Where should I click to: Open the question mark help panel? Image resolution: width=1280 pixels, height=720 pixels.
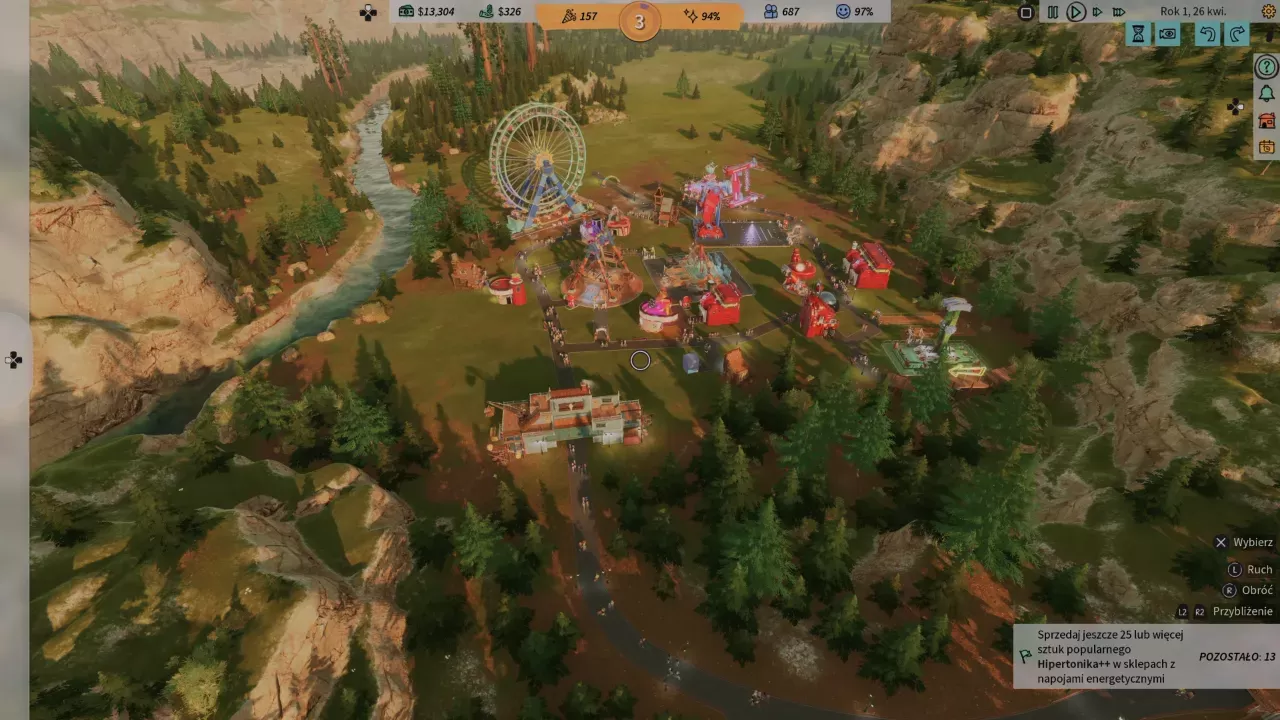tap(1266, 67)
